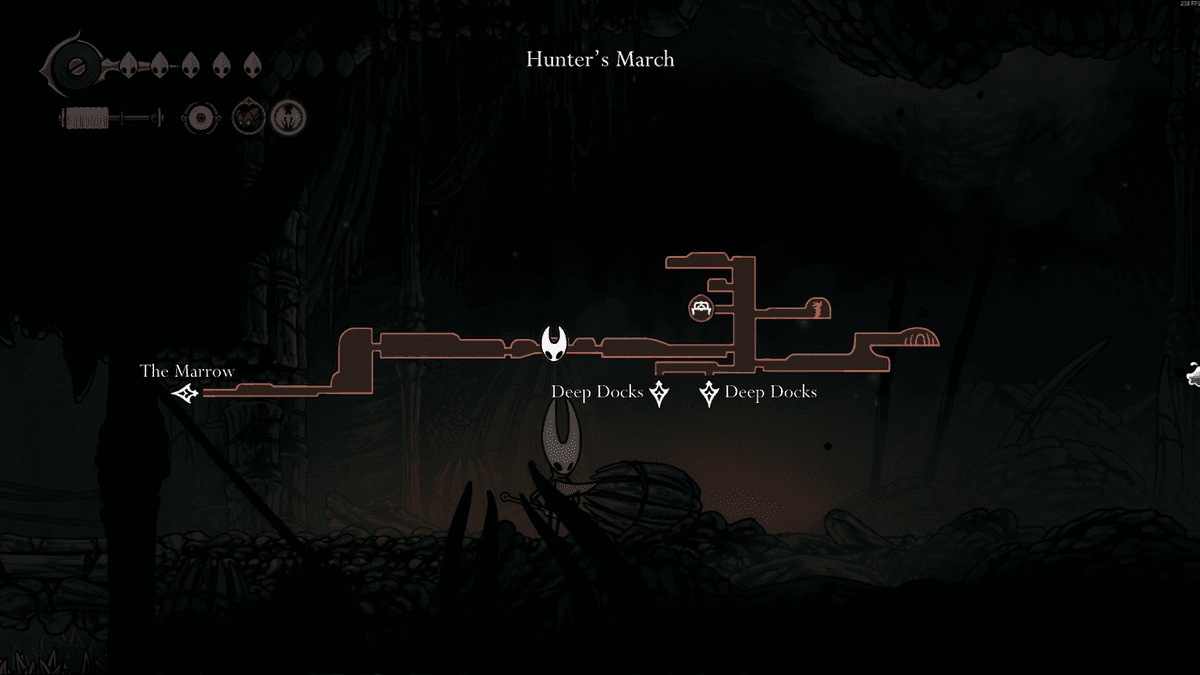Image resolution: width=1200 pixels, height=675 pixels.
Task: Click the ring-shaped skill icon beside the spool
Action: coord(200,119)
